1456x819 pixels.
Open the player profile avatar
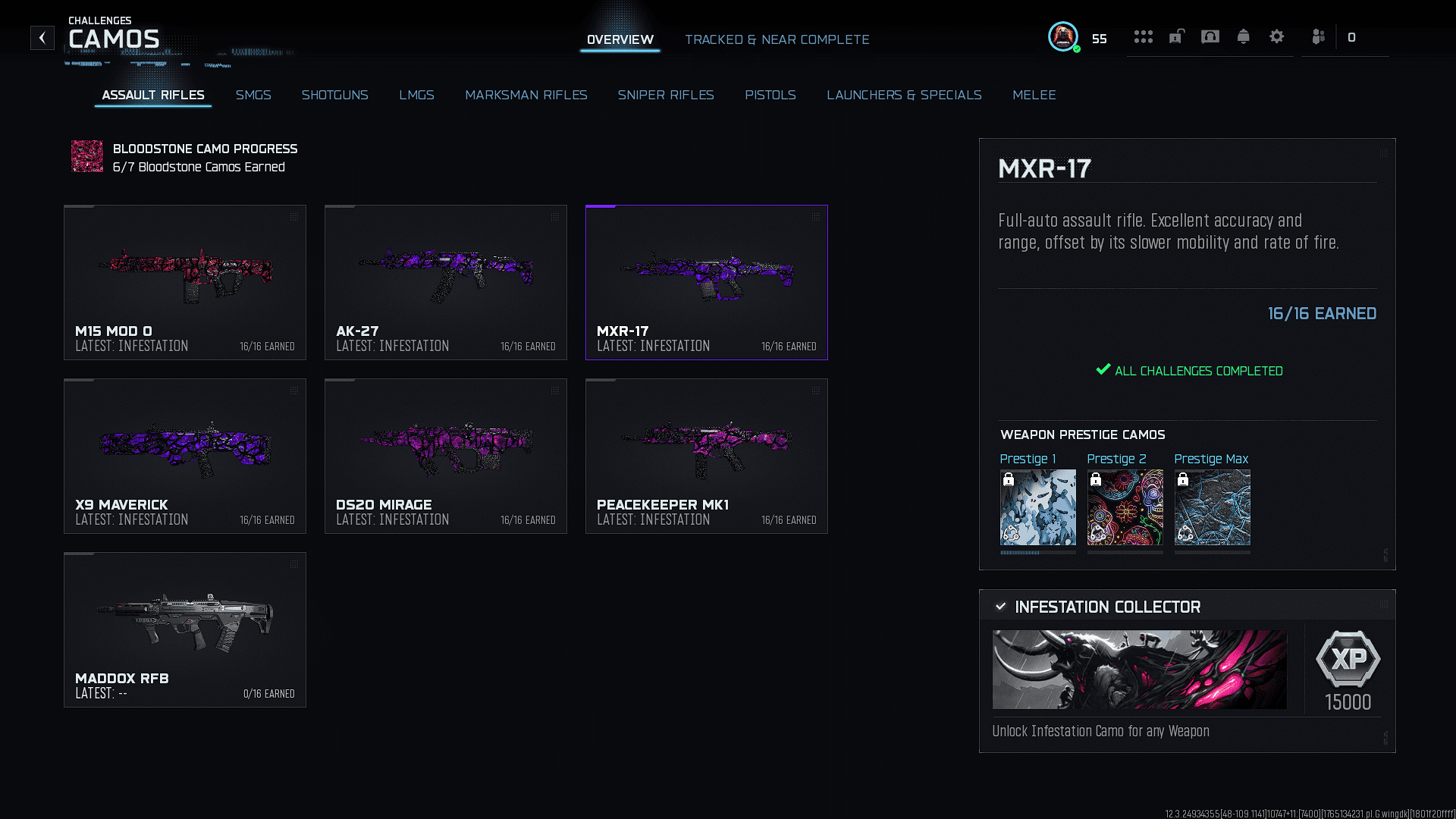(x=1062, y=36)
